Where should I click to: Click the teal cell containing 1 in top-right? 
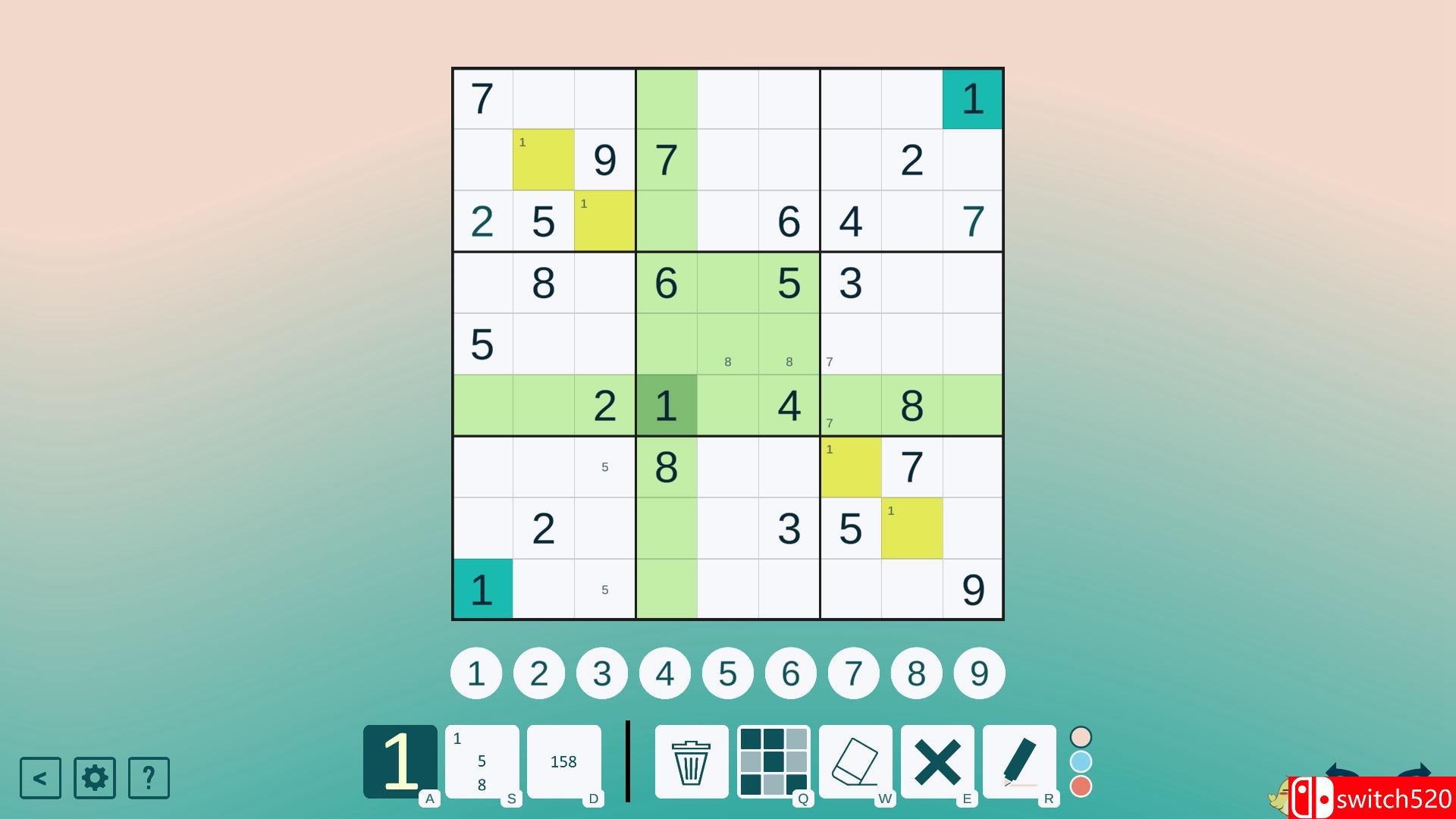pyautogui.click(x=972, y=99)
